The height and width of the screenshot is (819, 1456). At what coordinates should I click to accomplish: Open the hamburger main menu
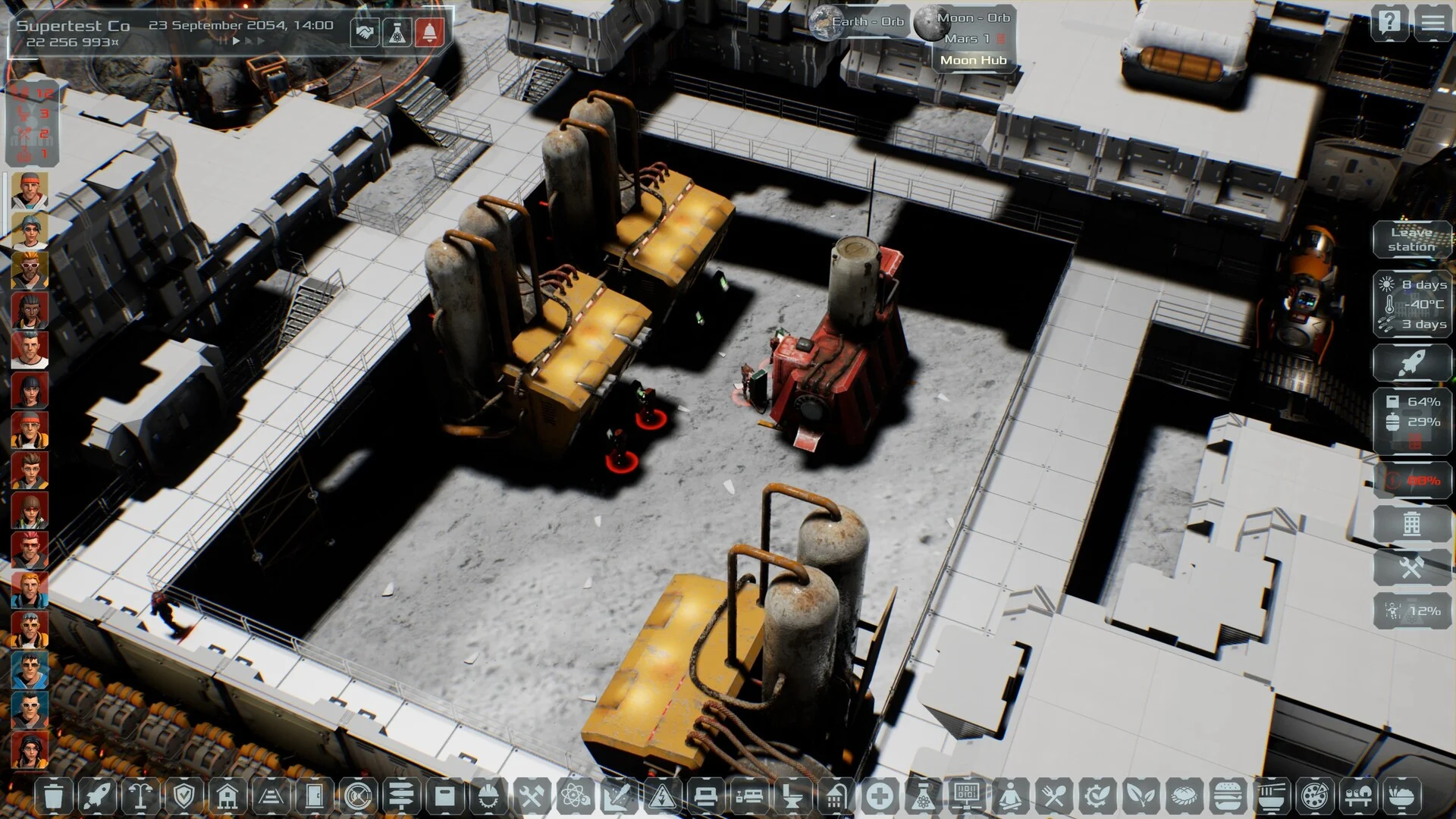pos(1432,23)
